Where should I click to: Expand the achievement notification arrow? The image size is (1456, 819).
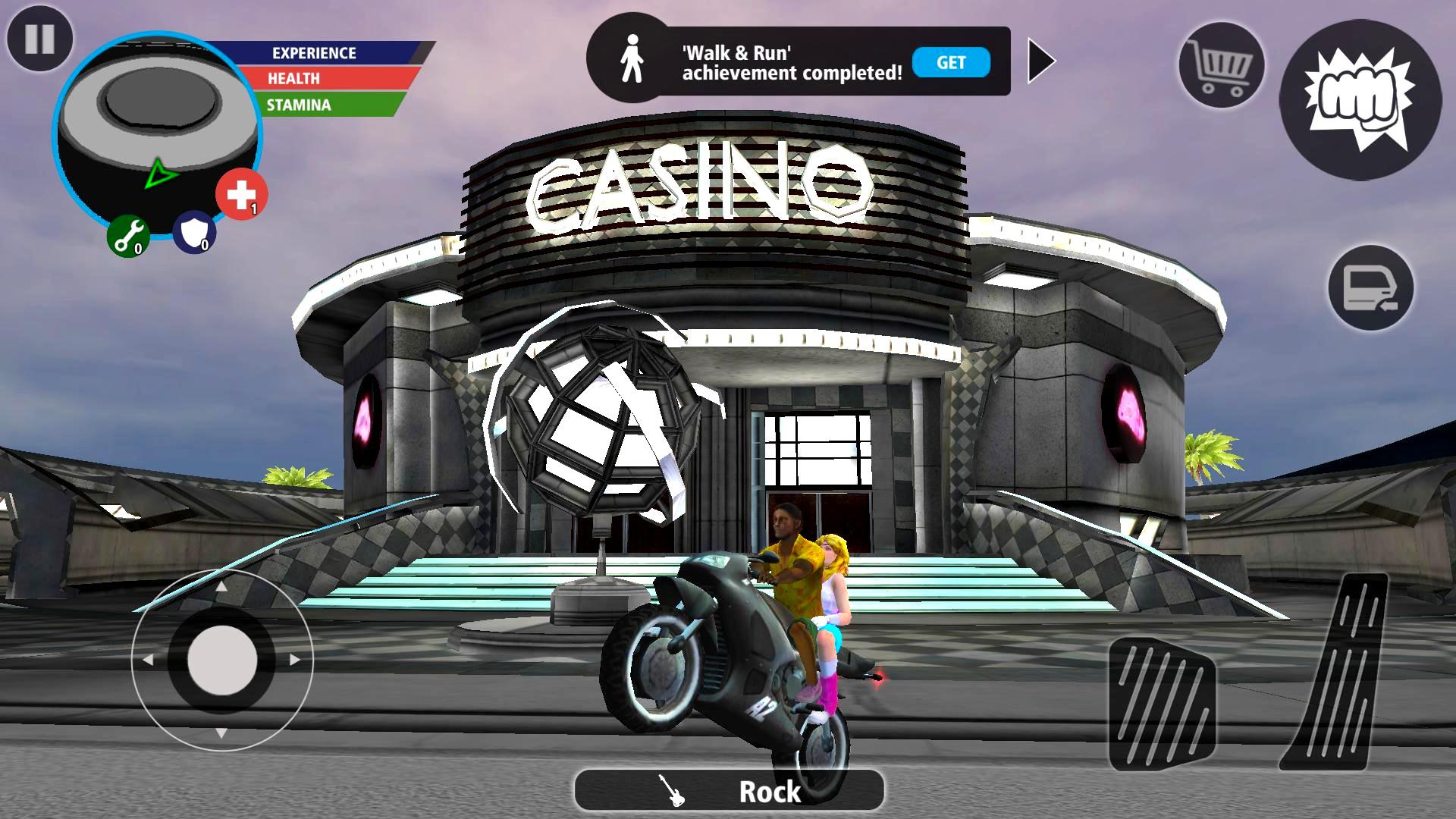tap(1041, 61)
